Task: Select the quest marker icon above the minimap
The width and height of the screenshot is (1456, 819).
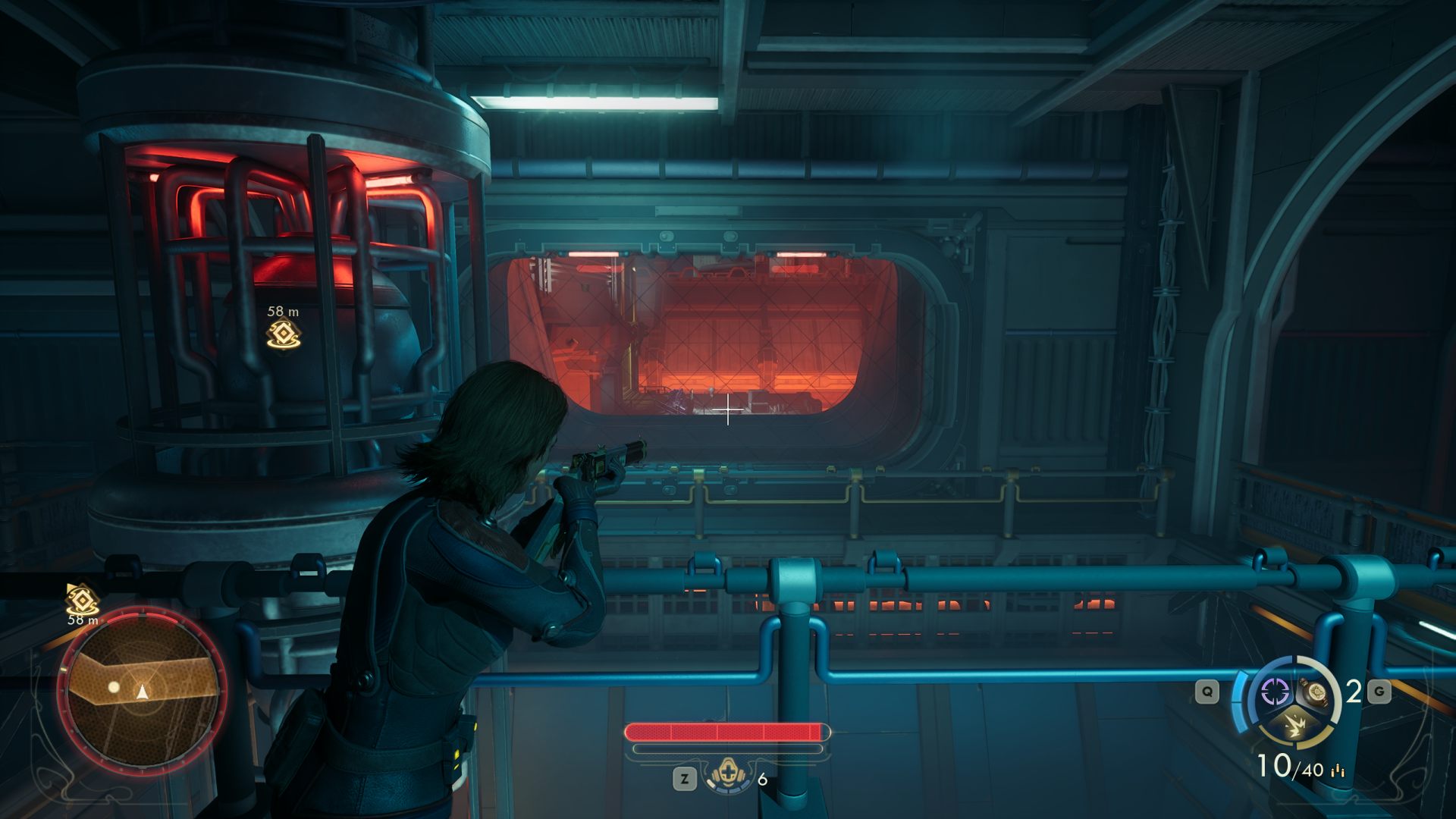Action: pos(82,599)
